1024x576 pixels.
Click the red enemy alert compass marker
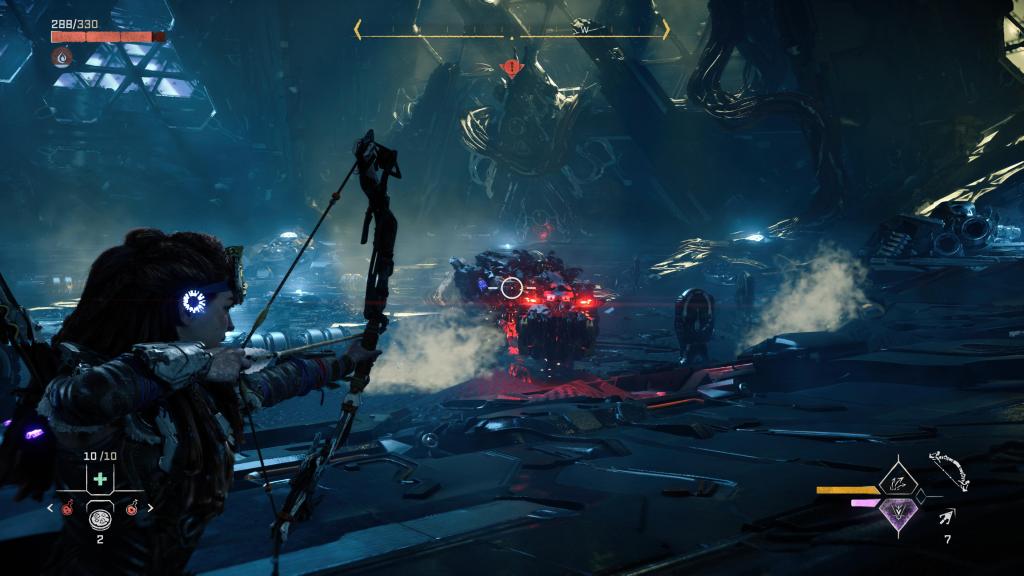[x=512, y=69]
